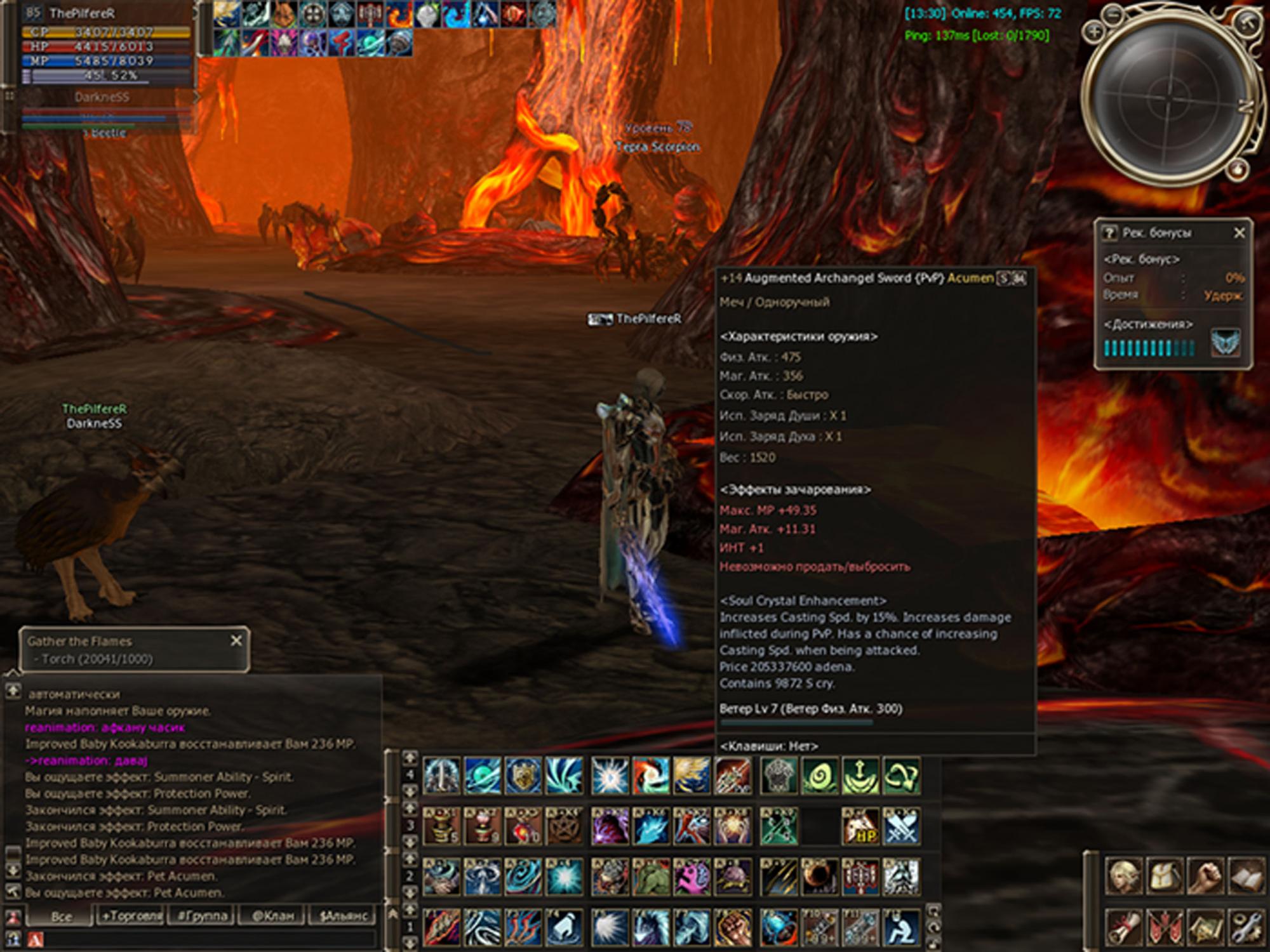The height and width of the screenshot is (952, 1270).
Task: Click the blue wings achievement icon
Action: point(1225,343)
